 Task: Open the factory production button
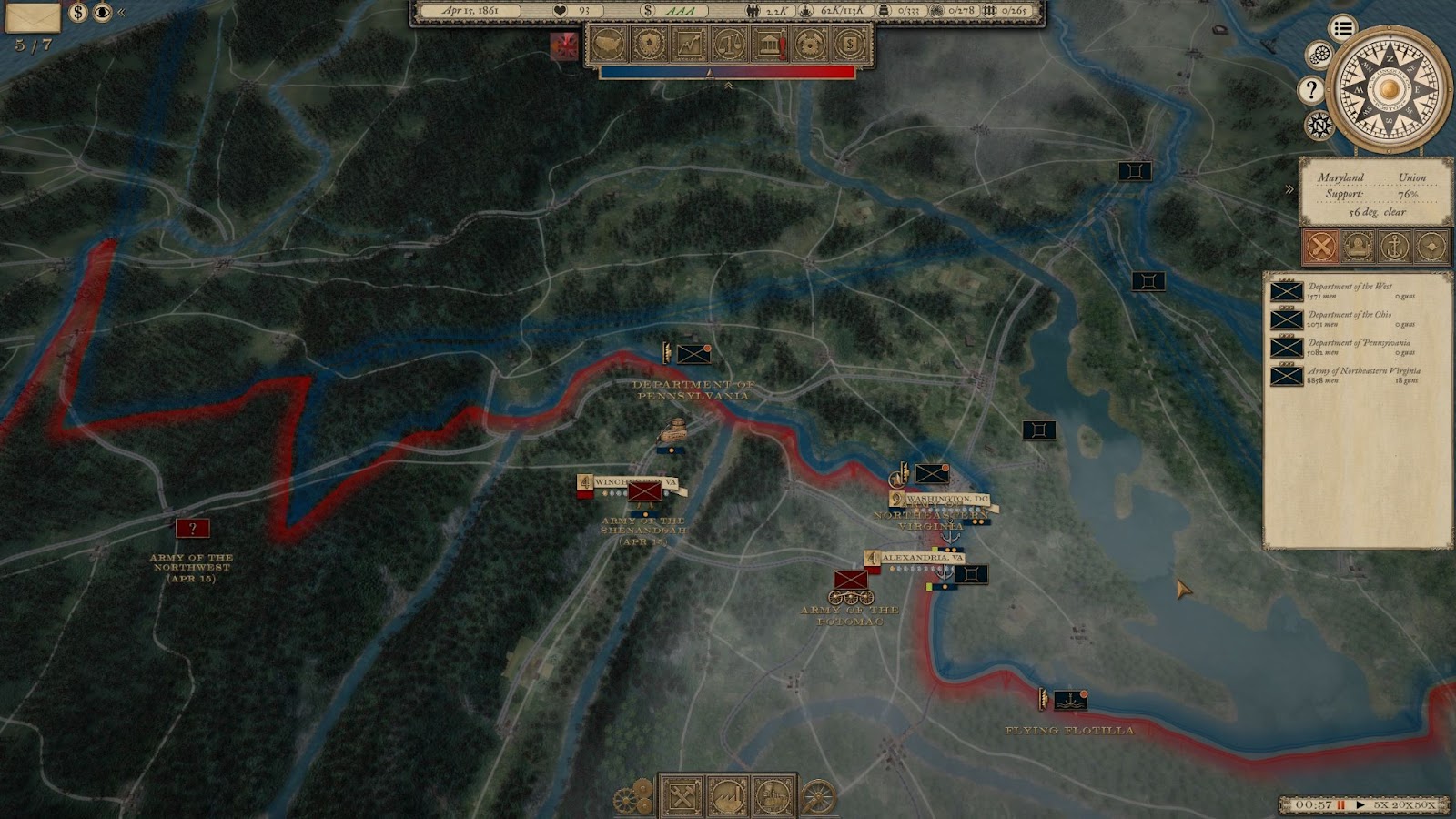(728, 796)
